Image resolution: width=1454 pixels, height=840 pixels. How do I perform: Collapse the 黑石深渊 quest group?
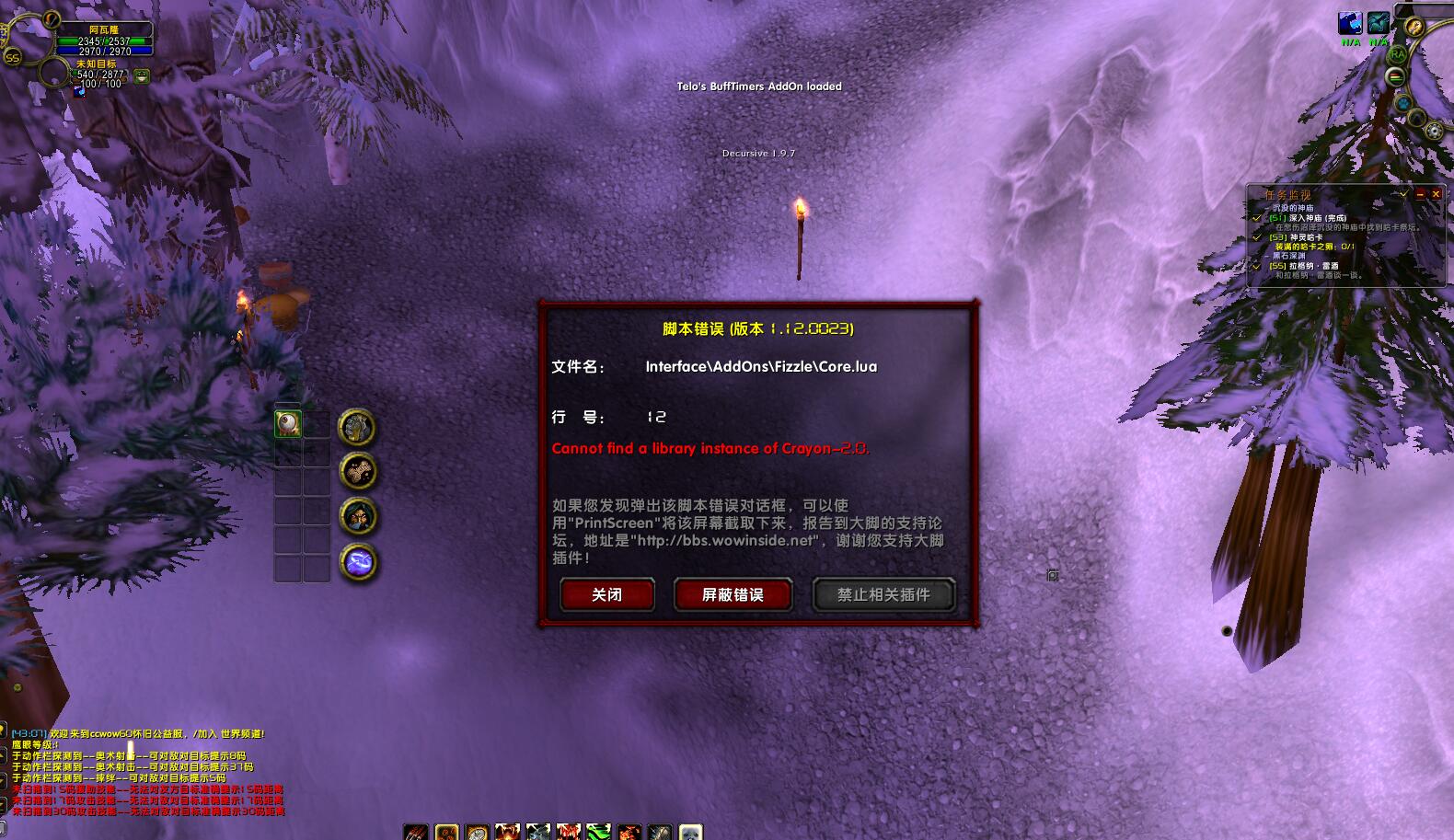[1266, 256]
